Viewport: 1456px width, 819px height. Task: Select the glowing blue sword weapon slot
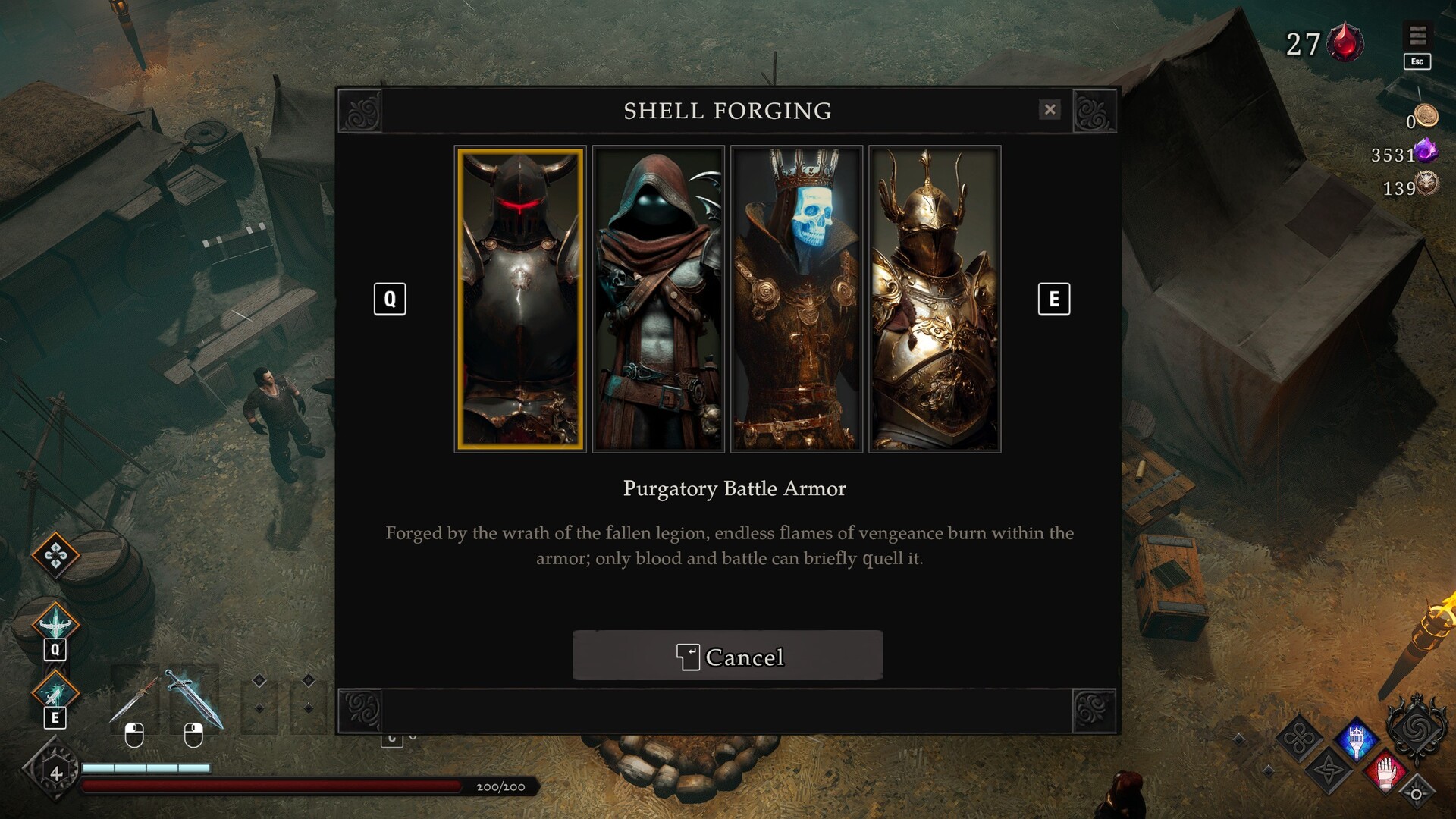coord(194,699)
